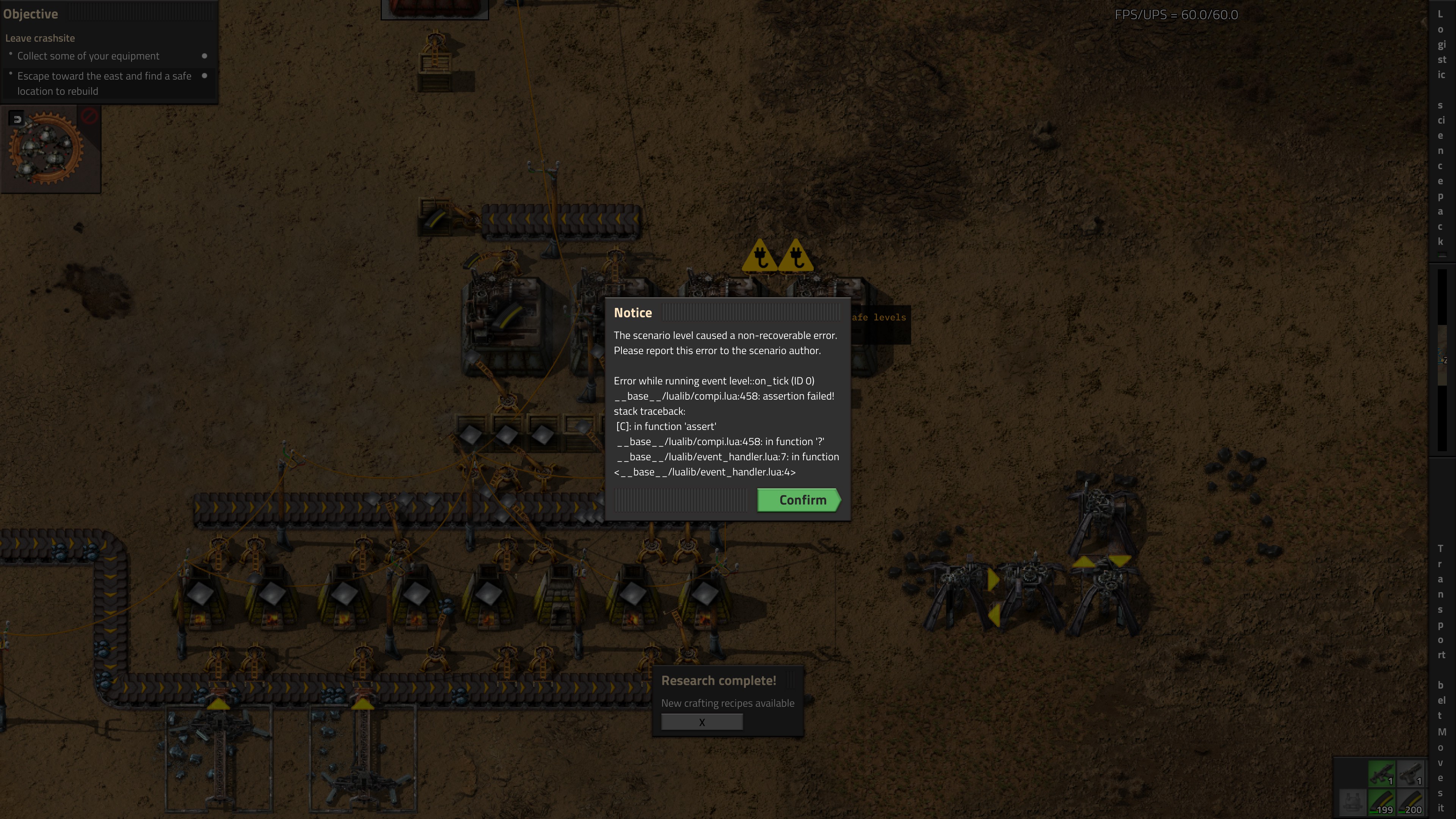Close the Research complete popup
1456x819 pixels.
coord(701,722)
